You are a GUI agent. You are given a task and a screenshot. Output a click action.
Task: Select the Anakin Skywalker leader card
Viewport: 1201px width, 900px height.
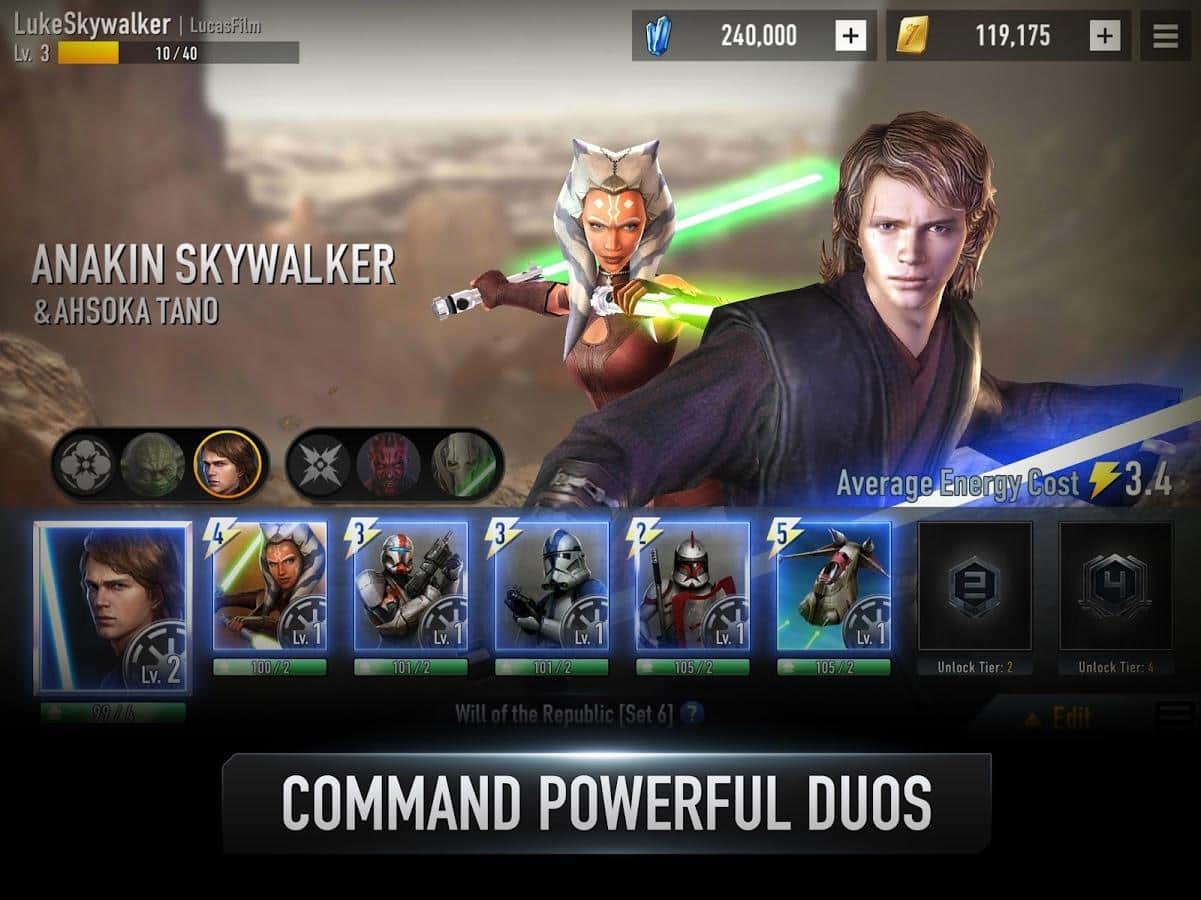(x=113, y=606)
